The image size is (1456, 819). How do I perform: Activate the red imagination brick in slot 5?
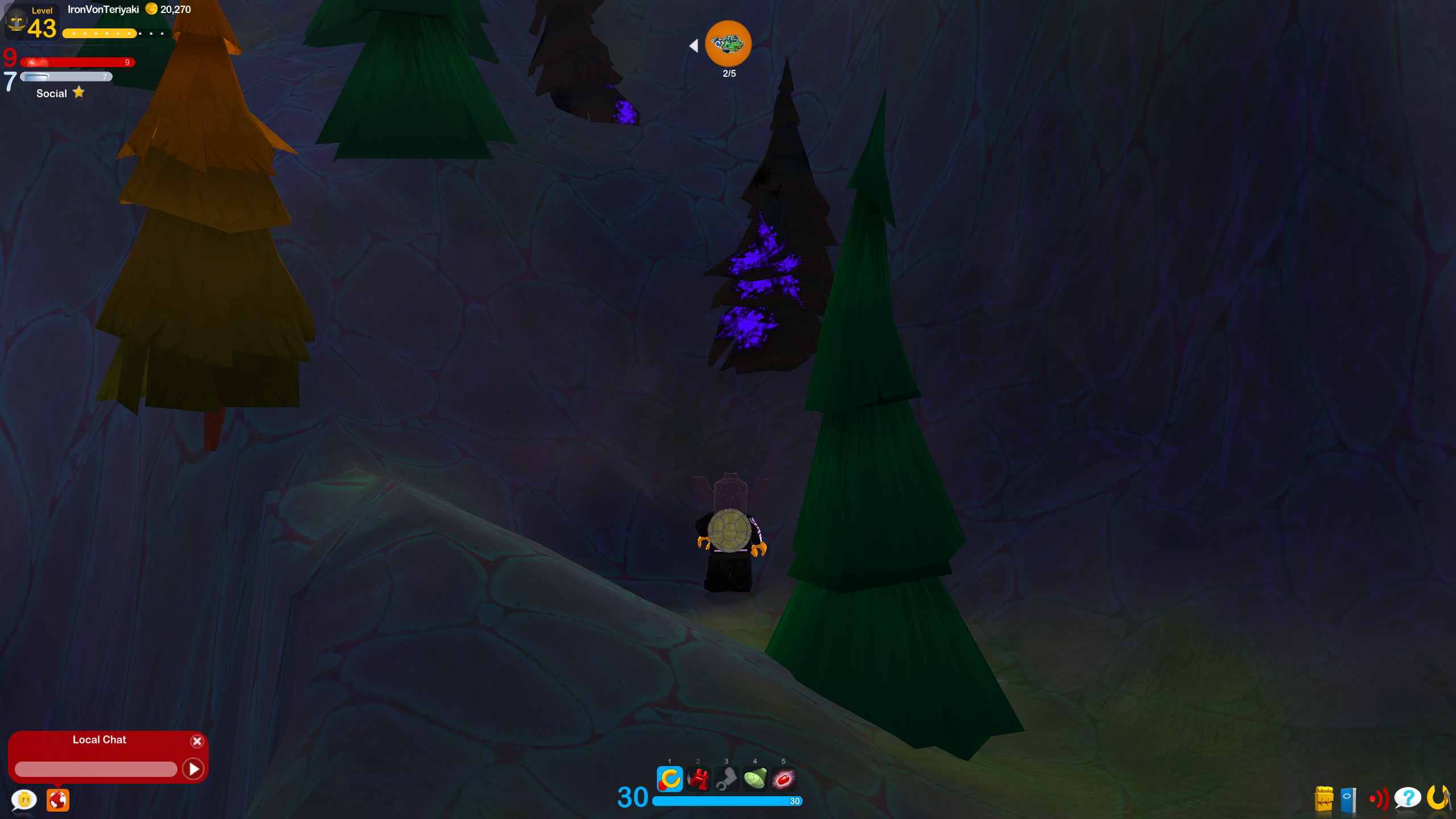pyautogui.click(x=784, y=780)
